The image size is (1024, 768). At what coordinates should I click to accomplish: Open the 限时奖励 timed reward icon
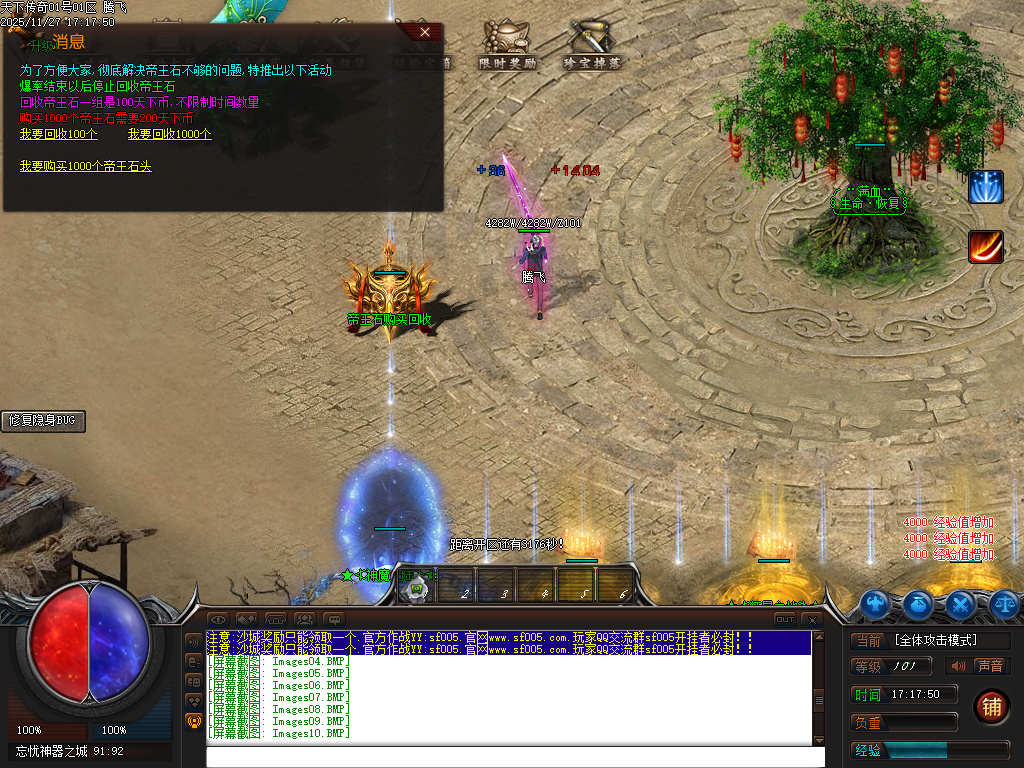coord(508,44)
